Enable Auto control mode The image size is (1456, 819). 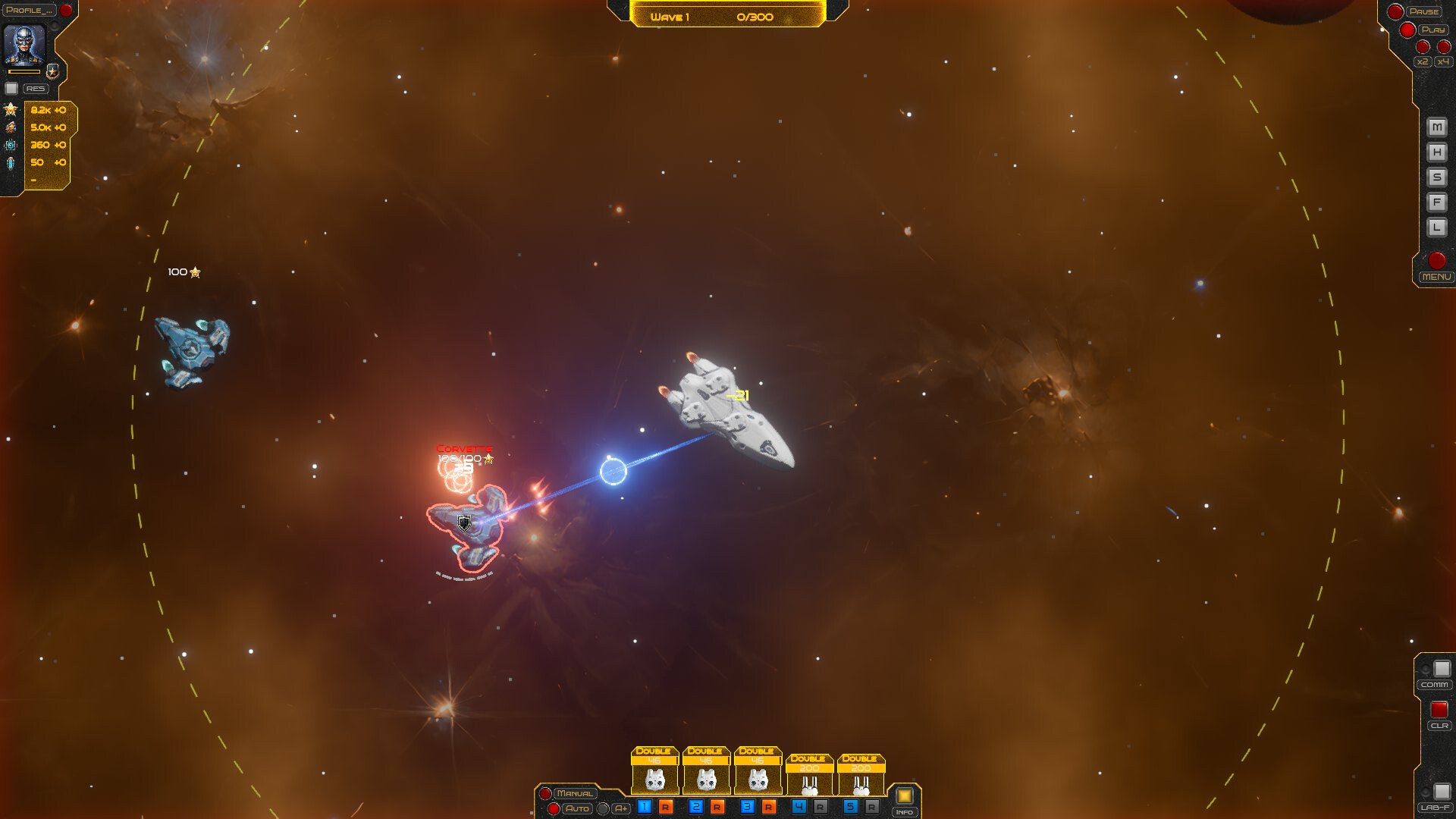coord(578,809)
